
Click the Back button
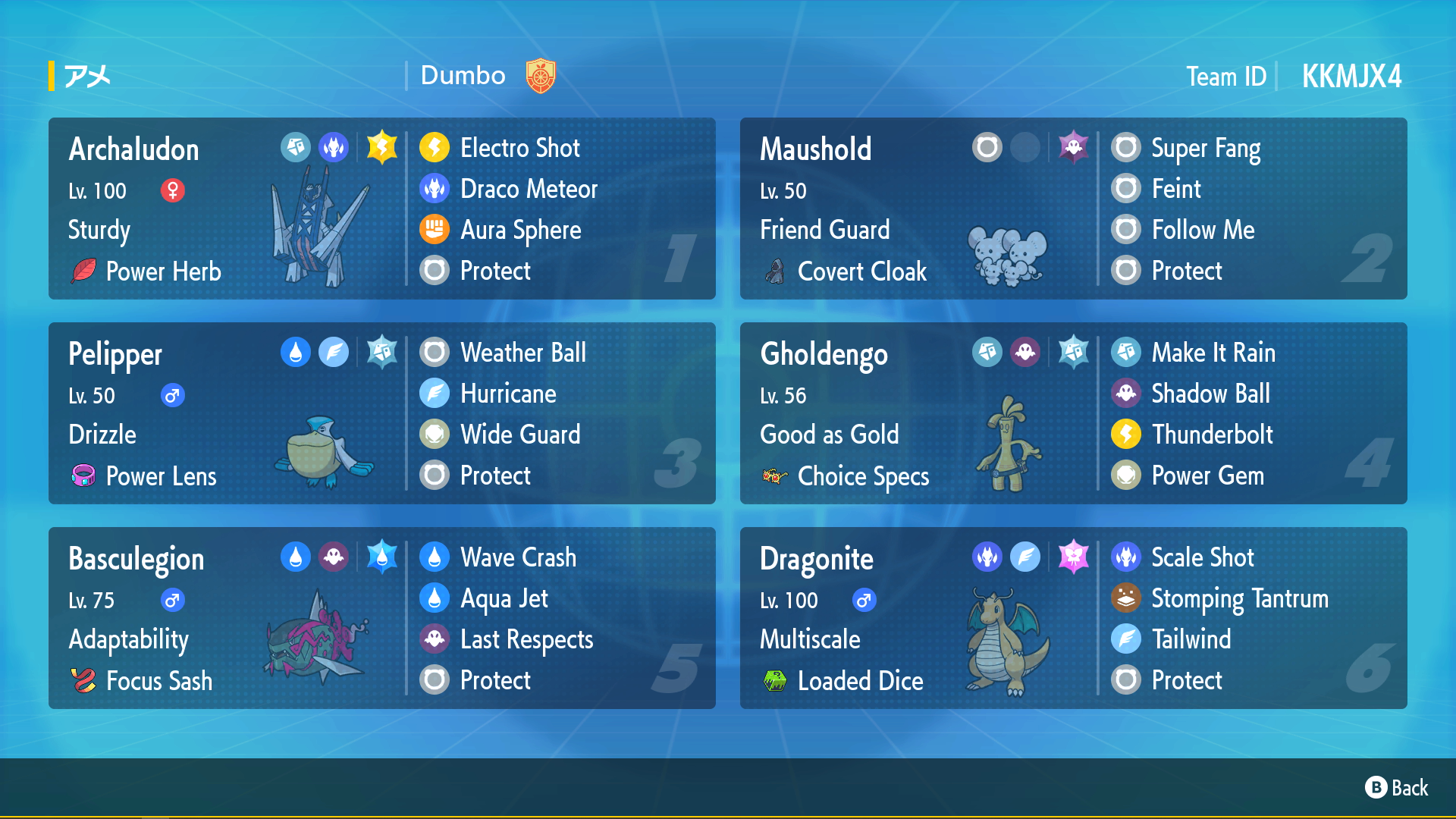click(1397, 788)
